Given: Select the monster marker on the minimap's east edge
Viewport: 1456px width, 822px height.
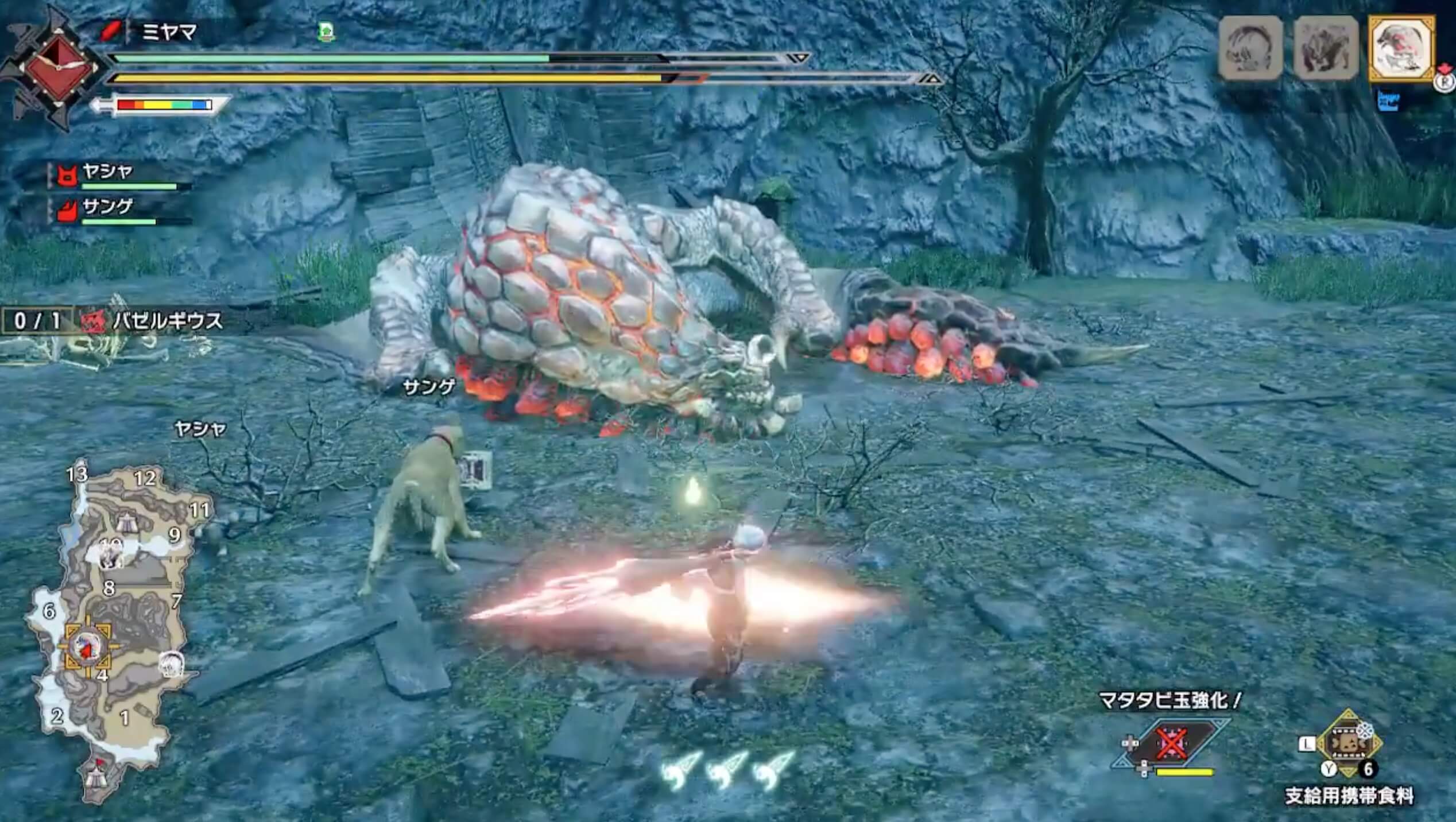Looking at the screenshot, I should click(171, 665).
